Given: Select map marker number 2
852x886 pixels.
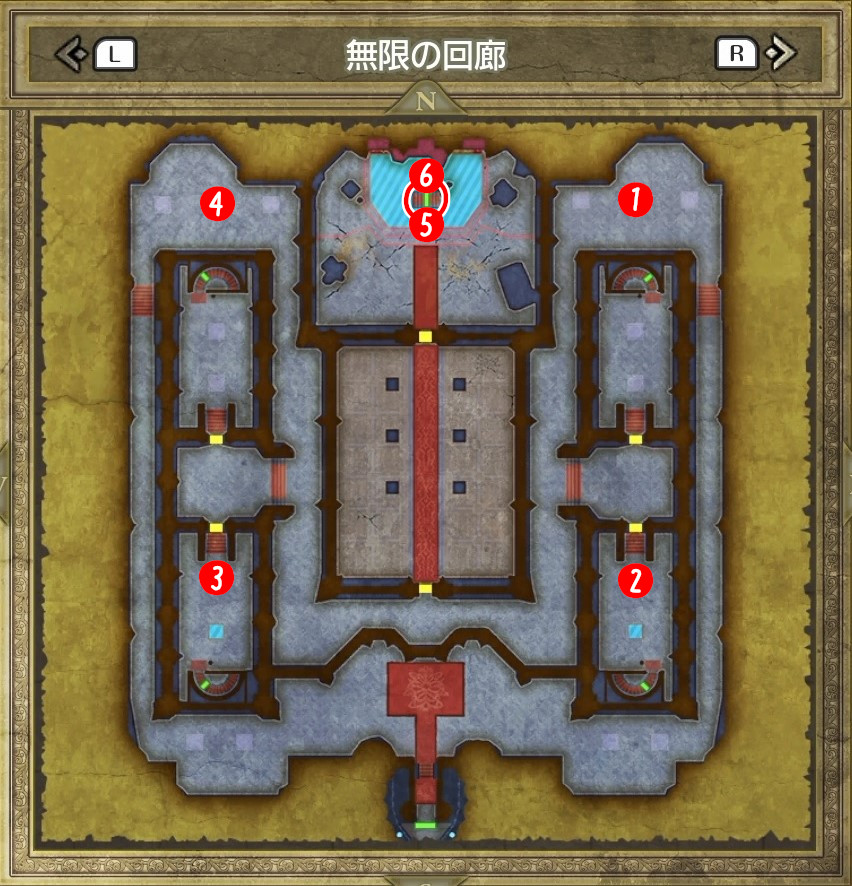Looking at the screenshot, I should tap(634, 578).
